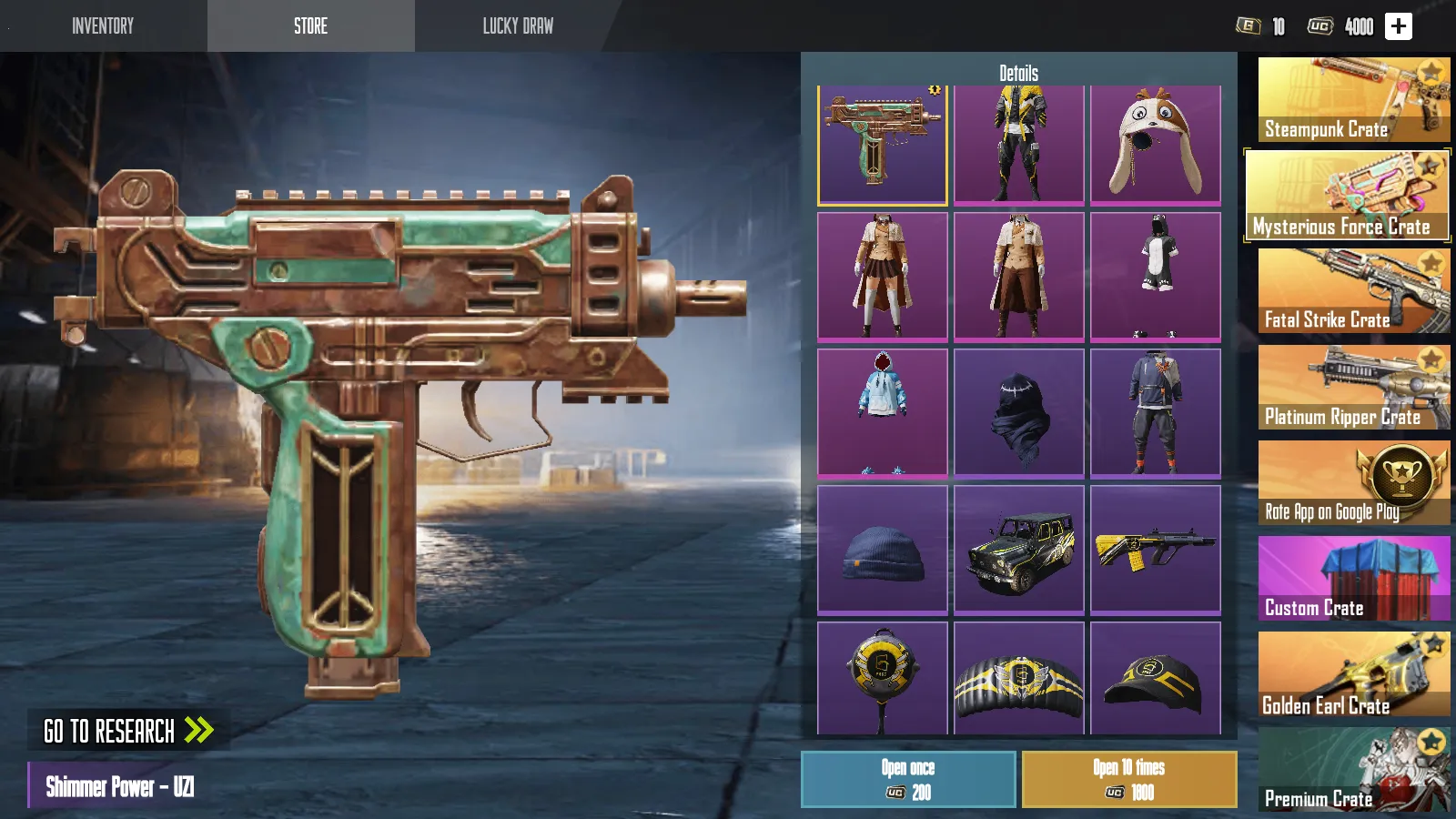Select the Mysterious Force Crate
Screen dimensions: 1456x819
coord(1347,196)
